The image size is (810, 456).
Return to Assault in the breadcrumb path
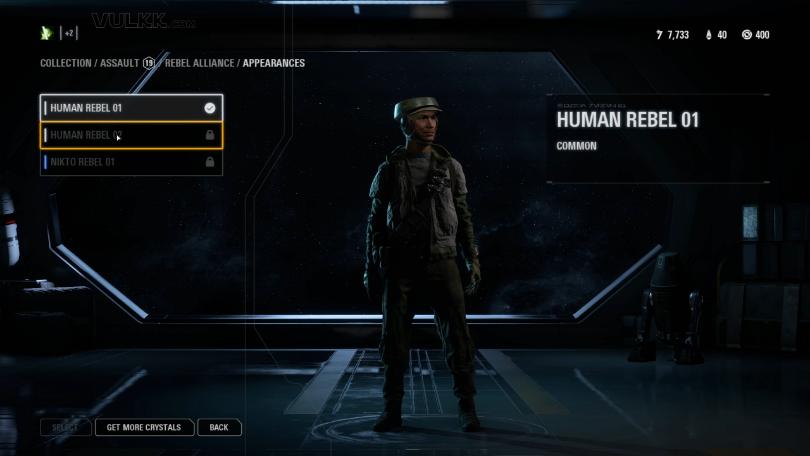click(x=119, y=63)
